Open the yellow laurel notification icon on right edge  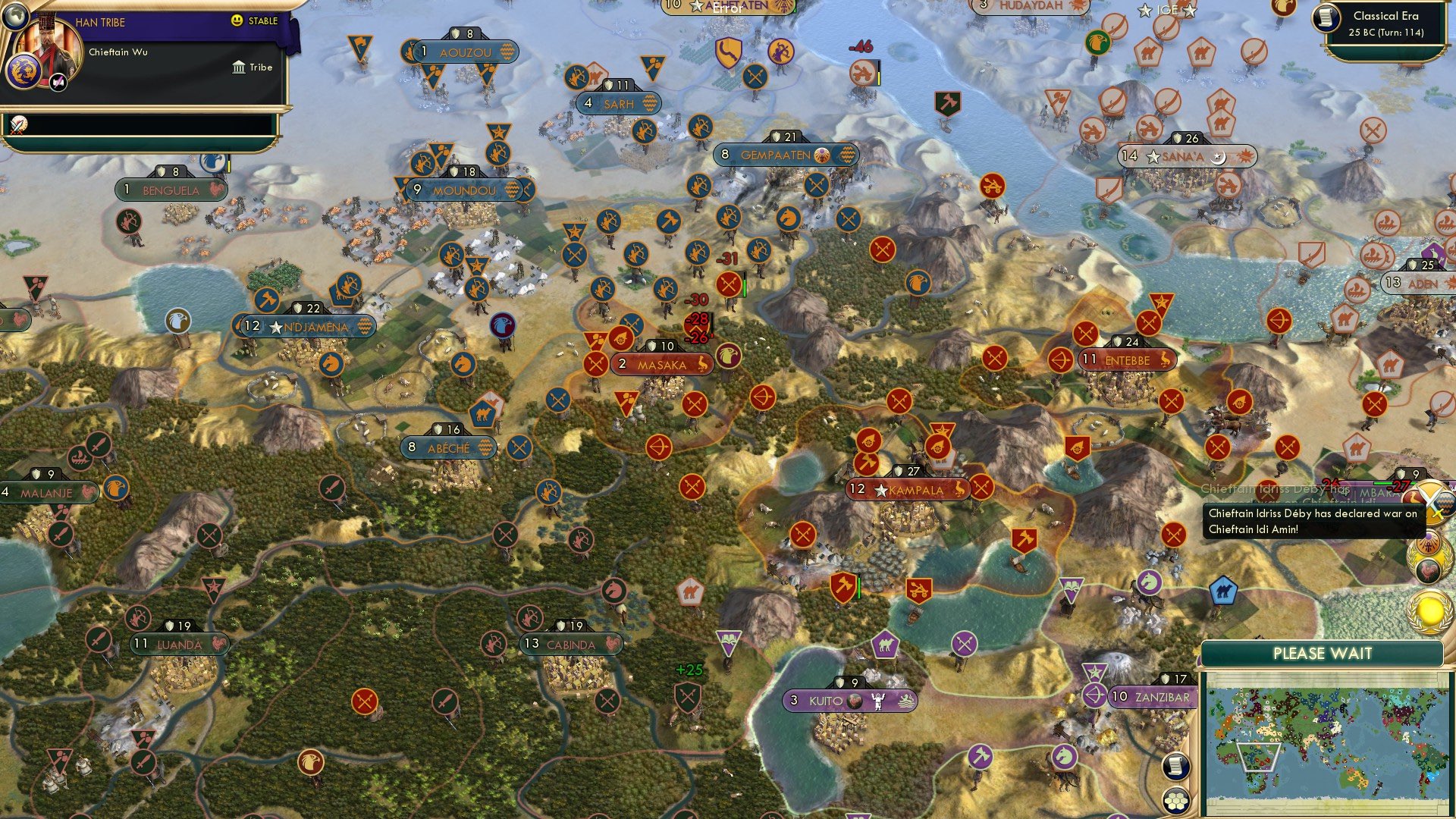[x=1428, y=607]
